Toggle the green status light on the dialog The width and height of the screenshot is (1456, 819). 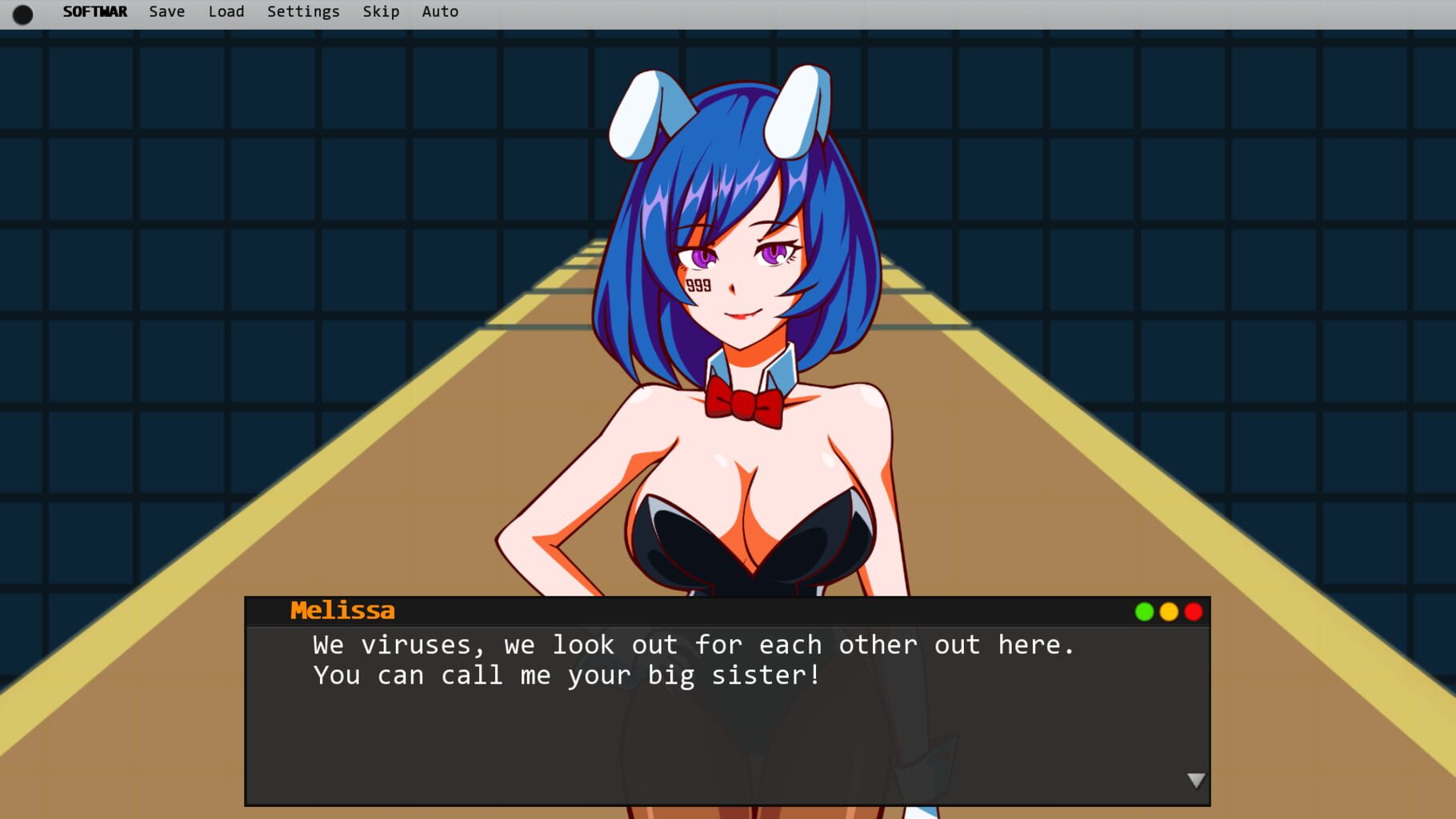(1143, 611)
